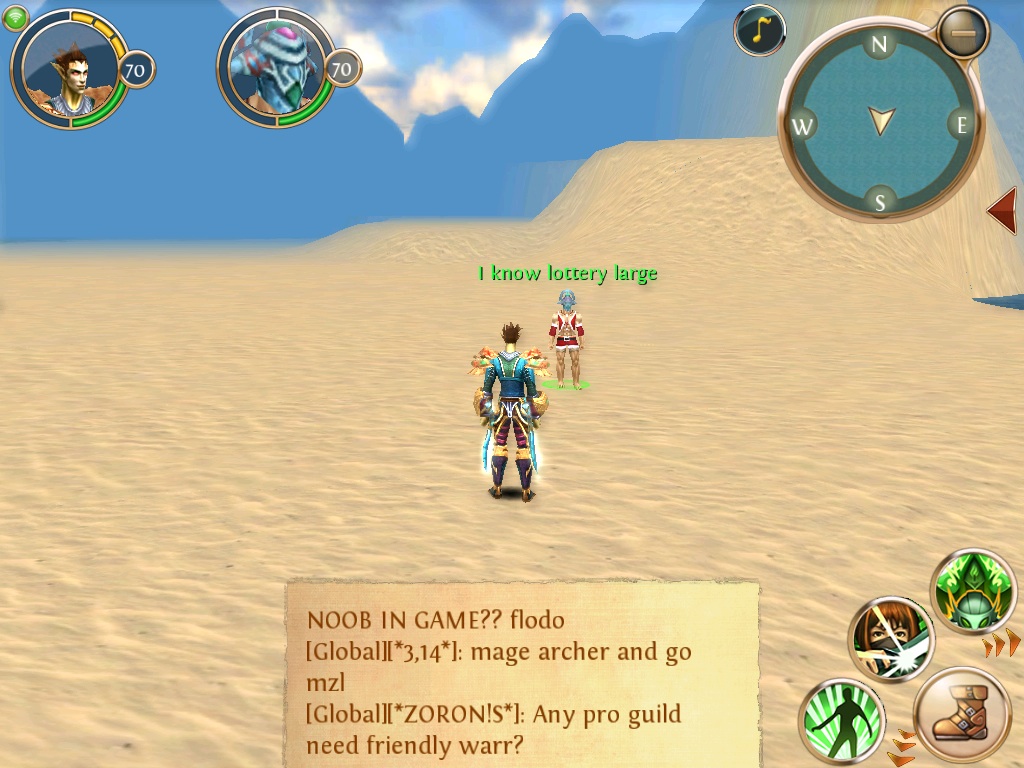Select the masked target portrait
Screen dimensions: 1024x768
pyautogui.click(x=276, y=70)
